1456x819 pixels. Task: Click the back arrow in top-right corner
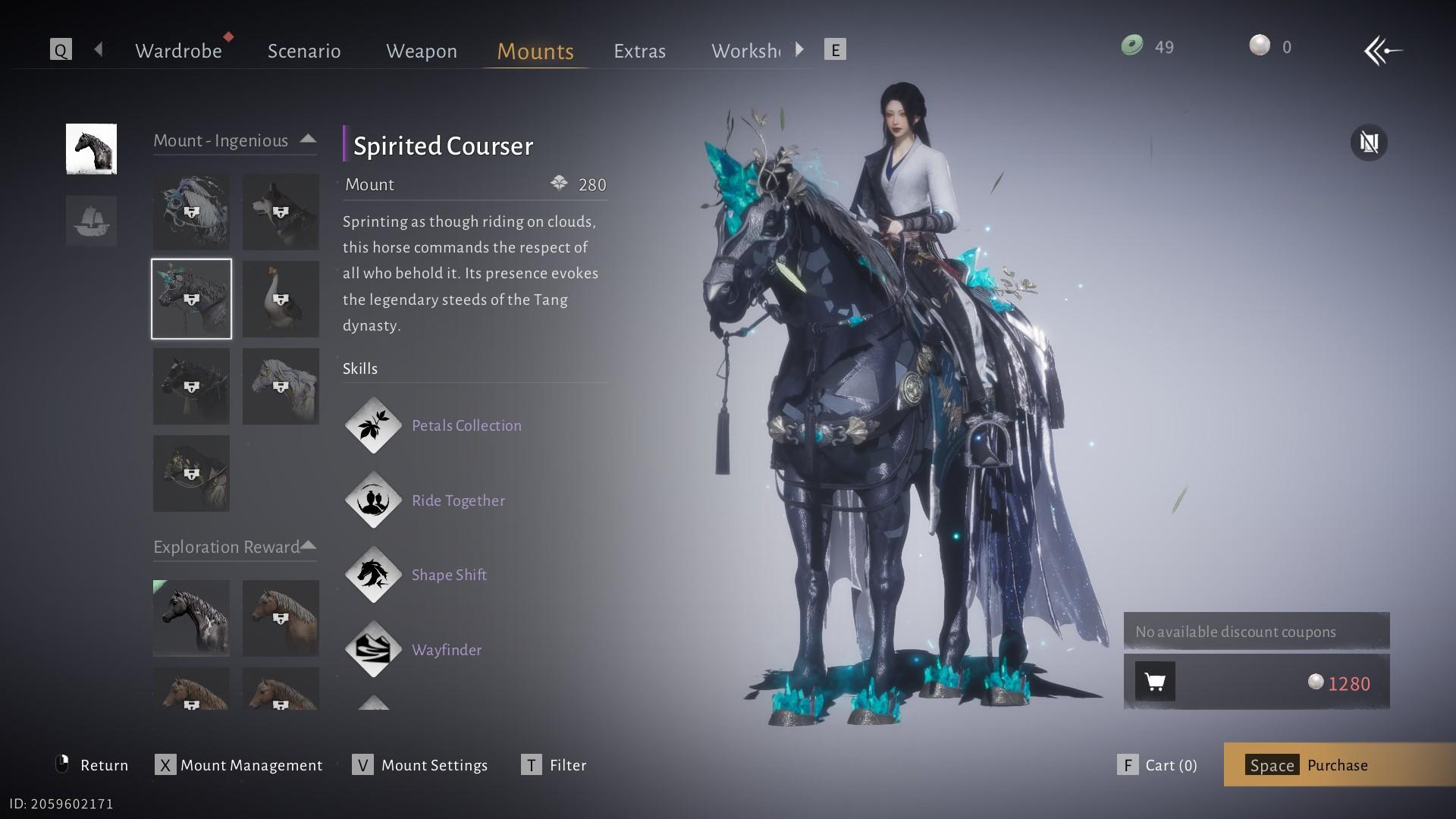[x=1382, y=51]
